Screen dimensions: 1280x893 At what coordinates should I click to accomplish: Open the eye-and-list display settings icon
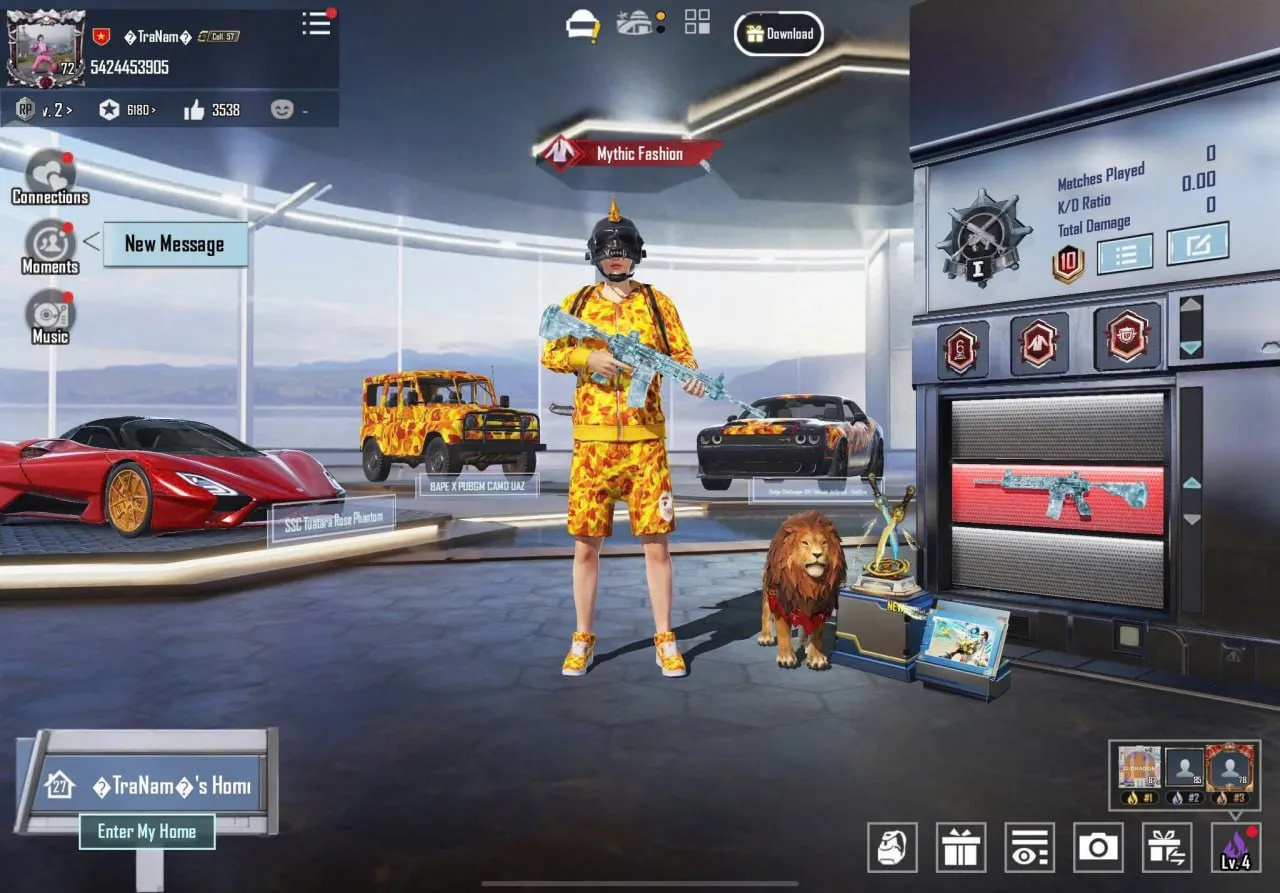pos(1029,848)
